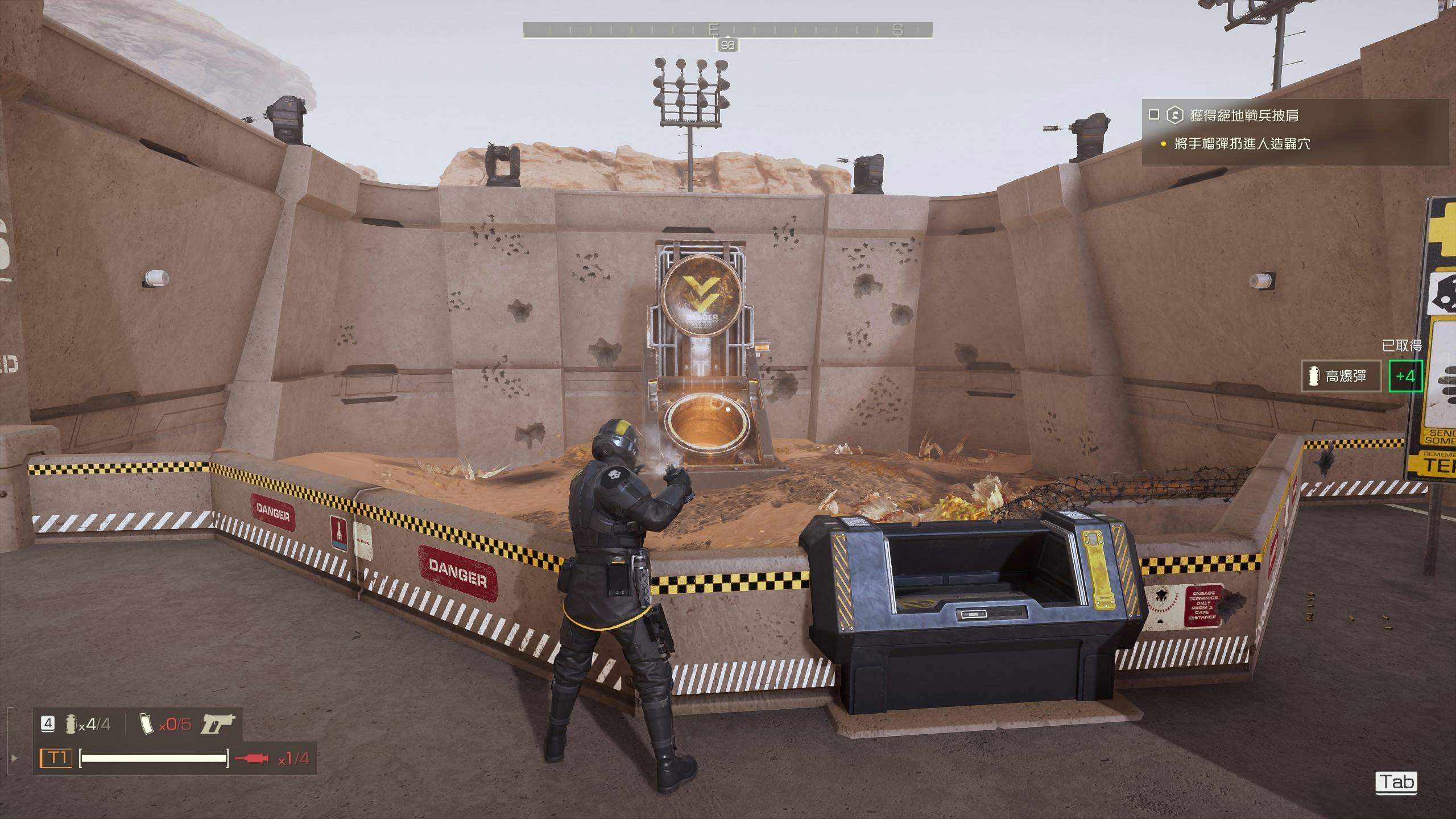Click the red stim syringe icon
The image size is (1456, 819).
point(251,758)
